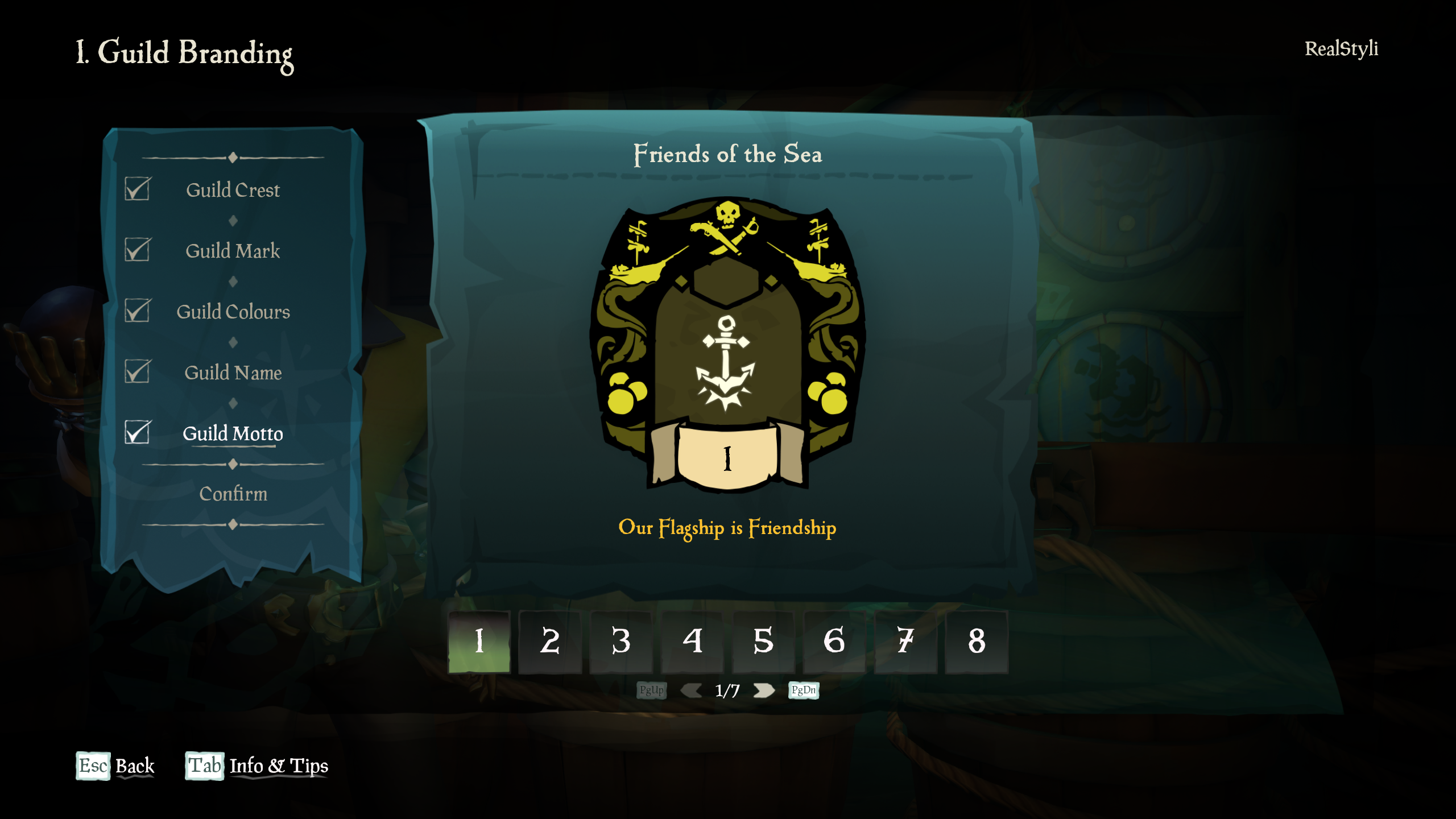This screenshot has width=1456, height=819.
Task: Go to Guild Colours options
Action: point(233,312)
